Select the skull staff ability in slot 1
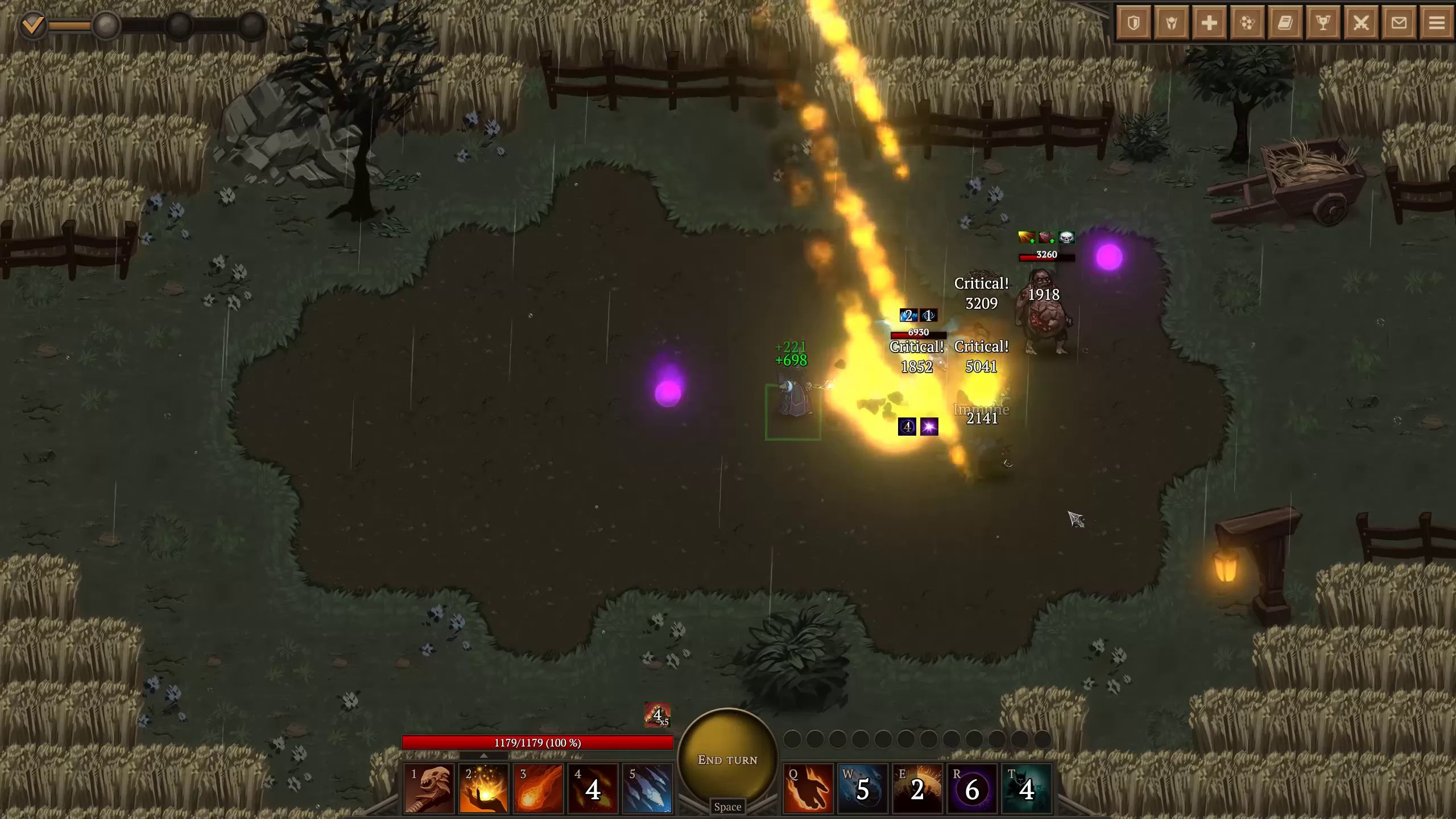1456x819 pixels. pos(428,790)
